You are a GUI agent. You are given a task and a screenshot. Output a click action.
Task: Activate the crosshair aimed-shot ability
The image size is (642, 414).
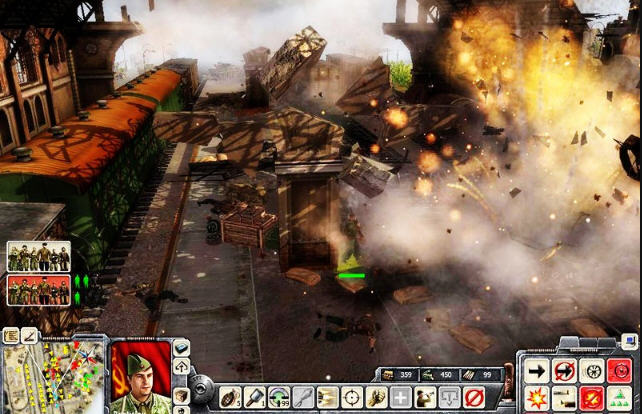[351, 397]
